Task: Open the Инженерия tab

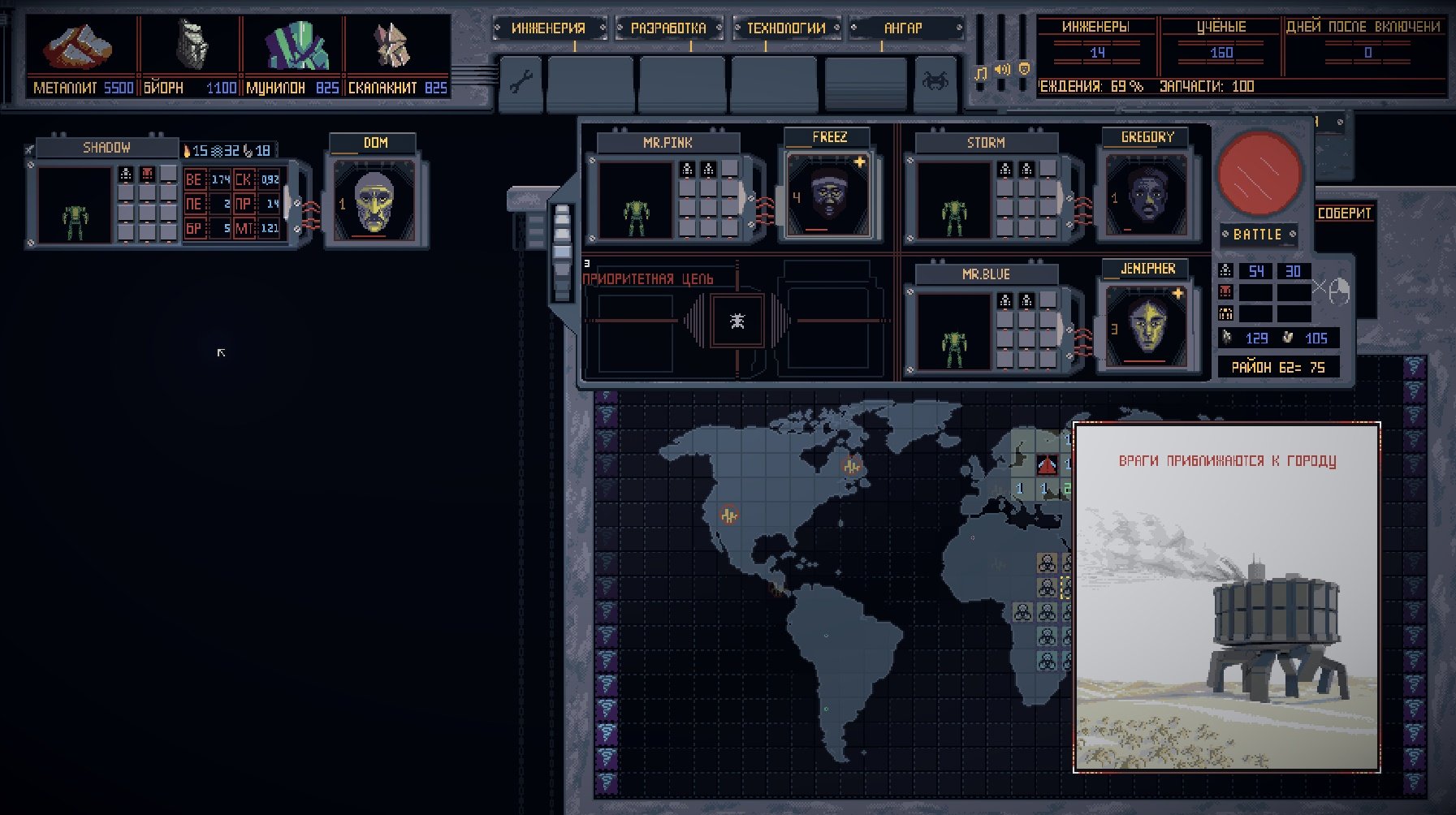Action: click(548, 28)
